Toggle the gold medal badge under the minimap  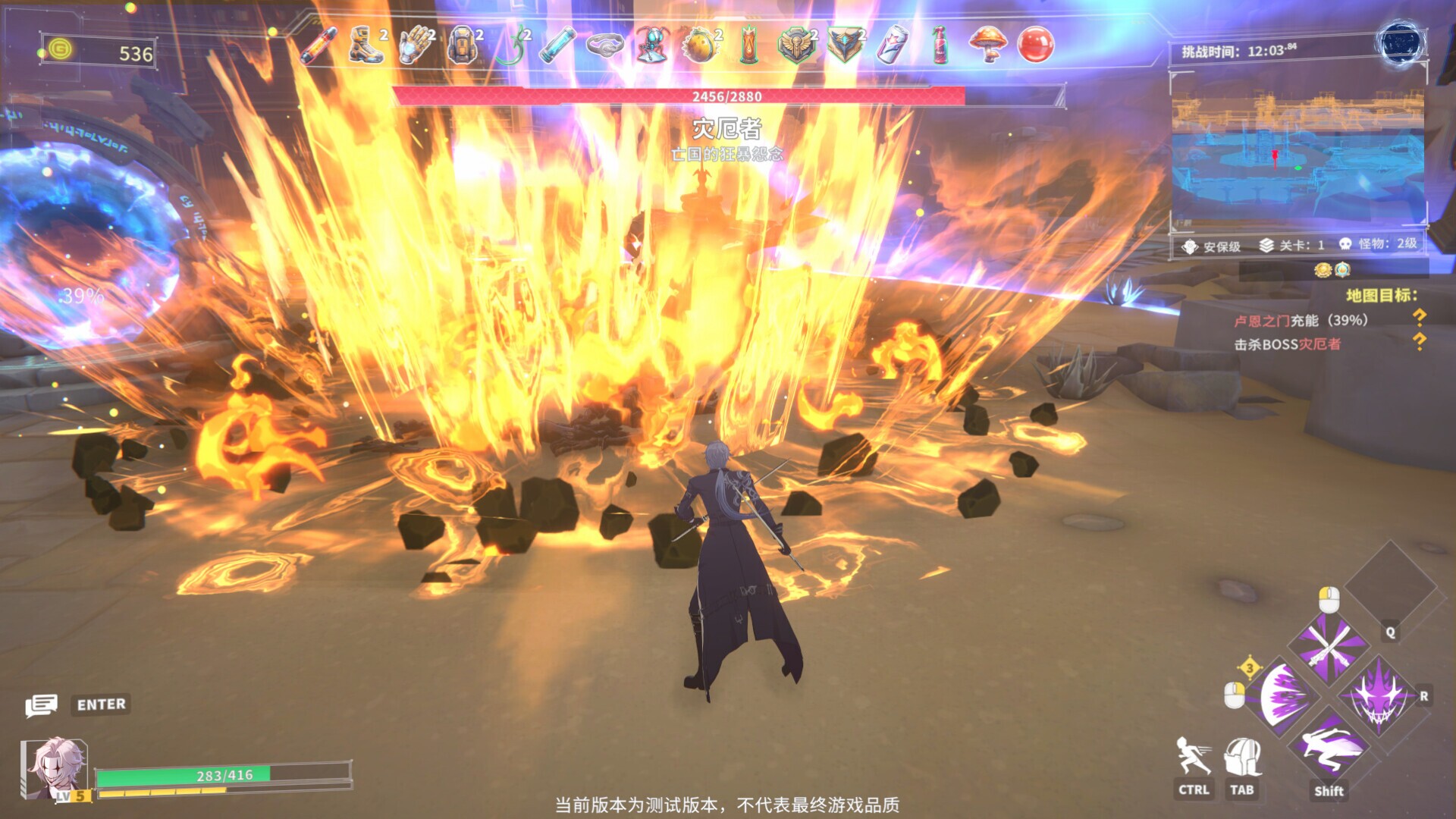point(1323,271)
